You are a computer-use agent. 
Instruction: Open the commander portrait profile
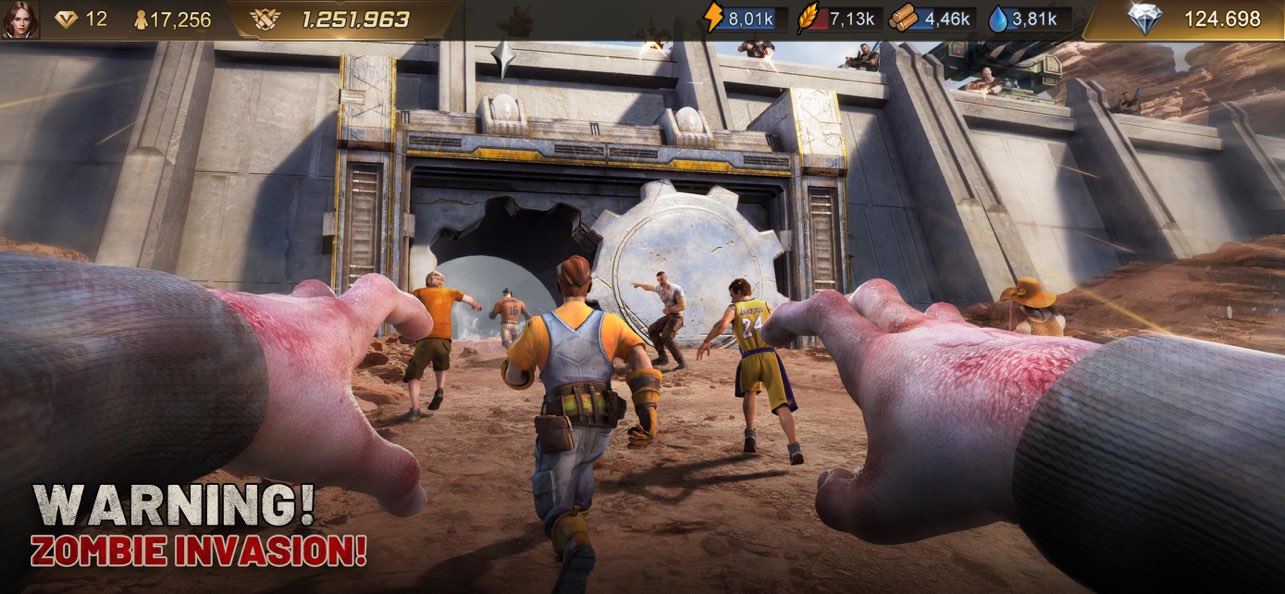20,20
